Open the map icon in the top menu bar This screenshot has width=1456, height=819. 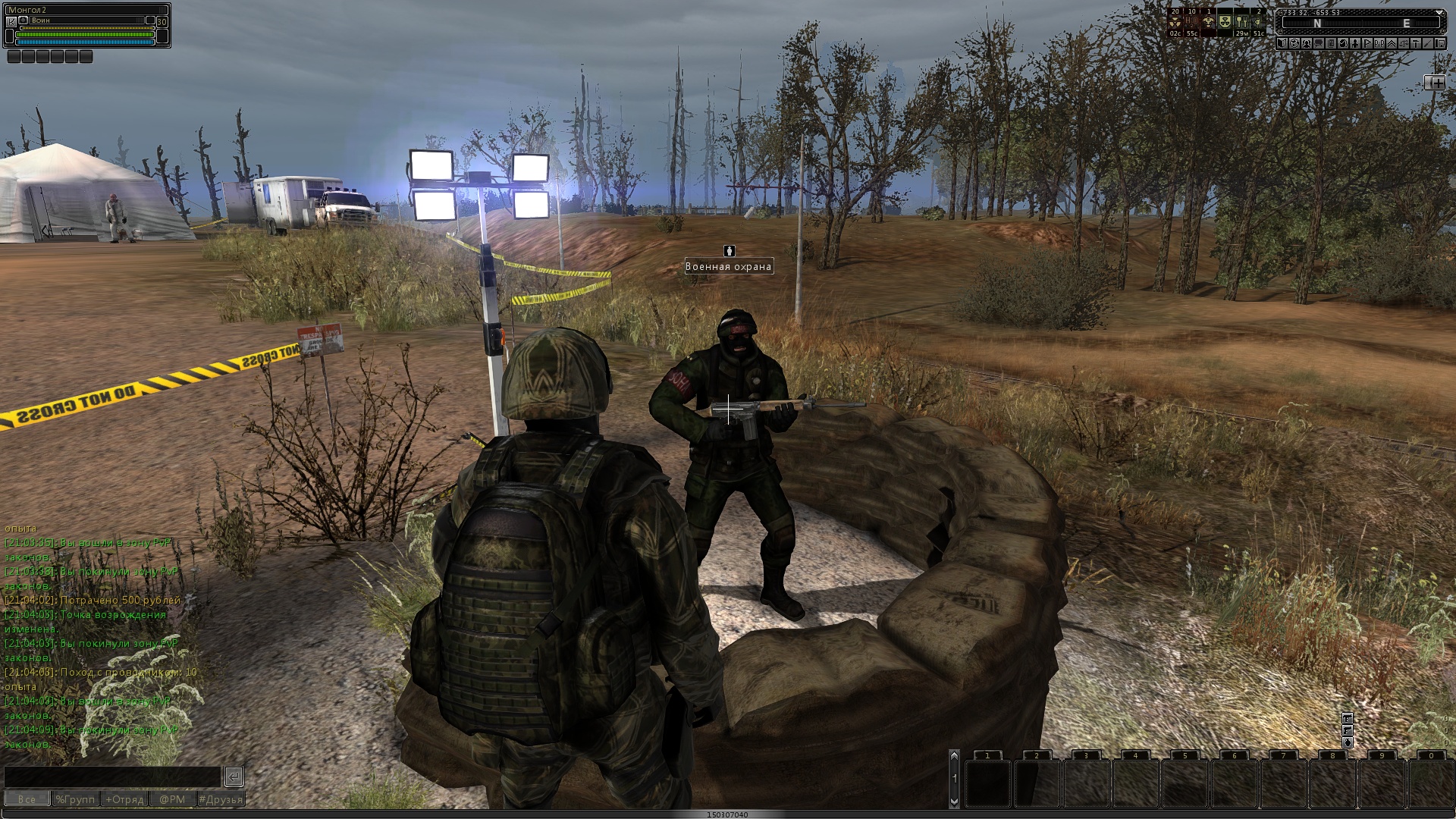tap(1282, 43)
